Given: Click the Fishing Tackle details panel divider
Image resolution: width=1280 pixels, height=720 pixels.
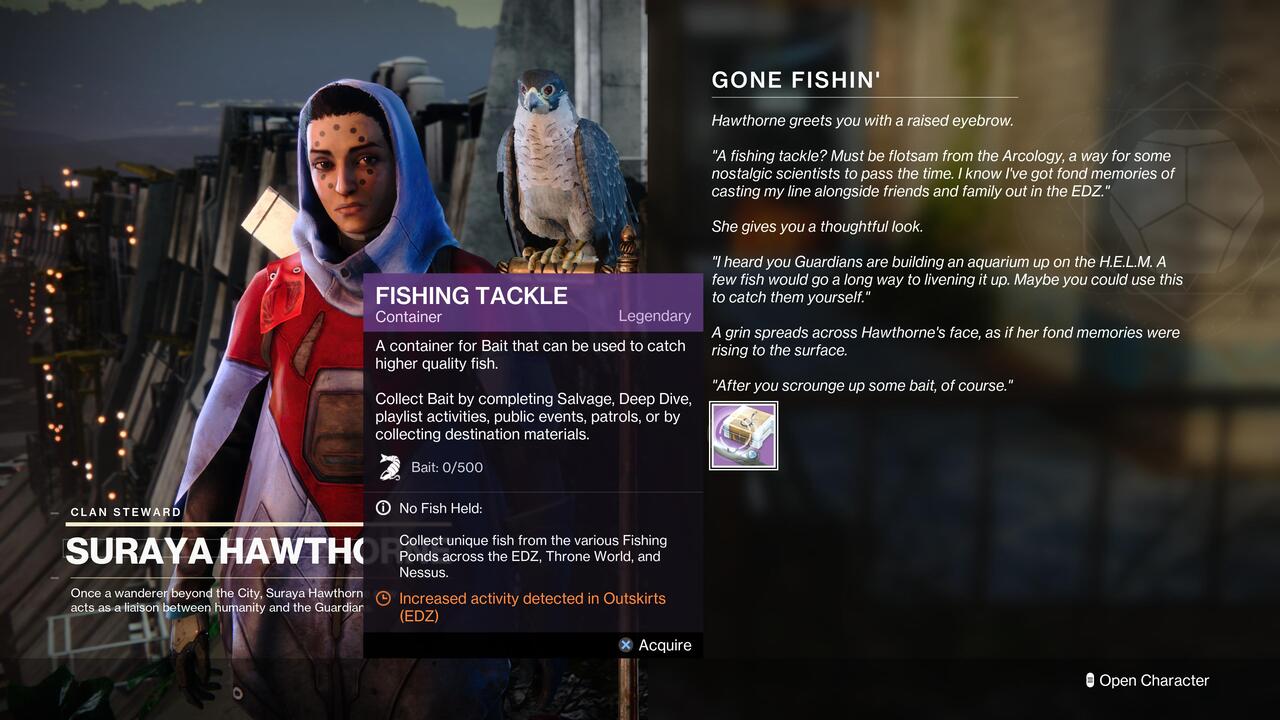Looking at the screenshot, I should click(533, 489).
